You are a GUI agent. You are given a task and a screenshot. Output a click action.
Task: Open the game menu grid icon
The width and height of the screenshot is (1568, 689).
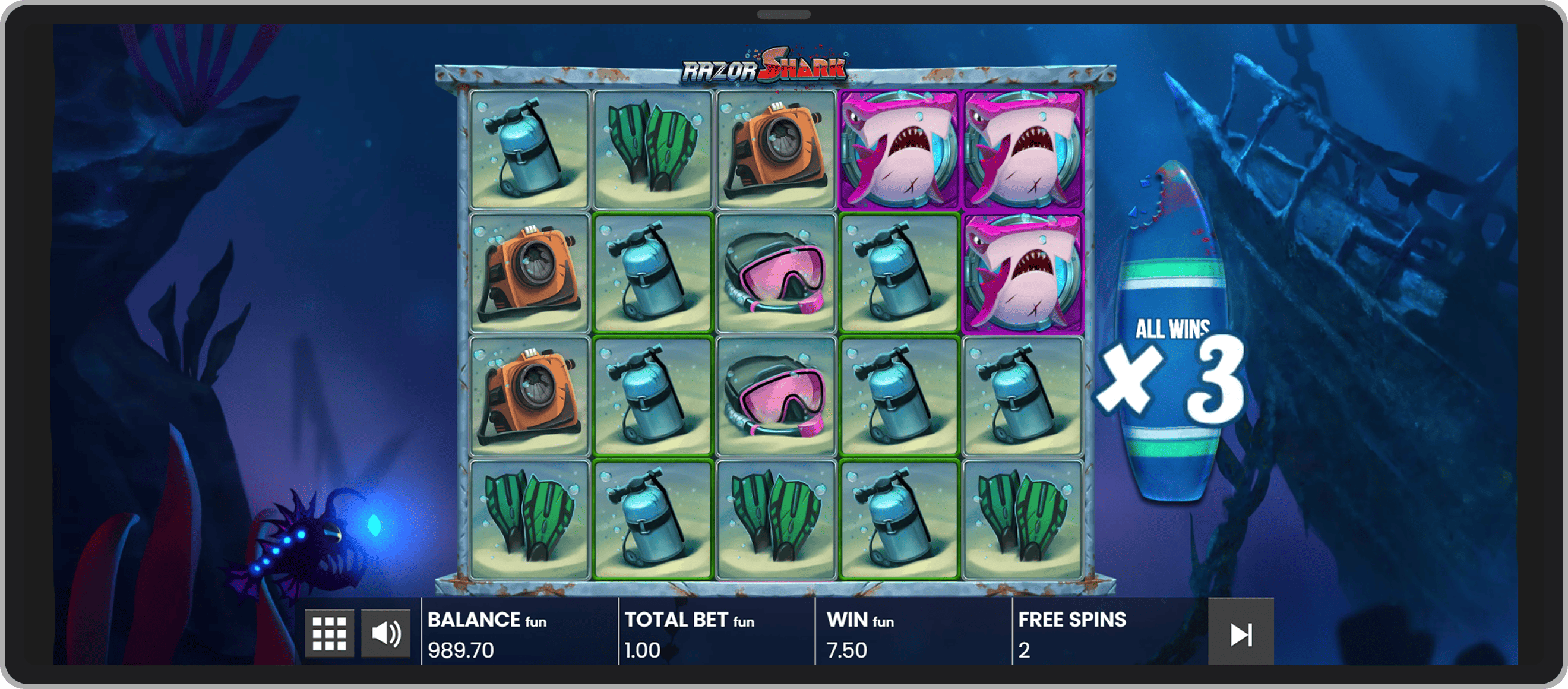tap(329, 633)
